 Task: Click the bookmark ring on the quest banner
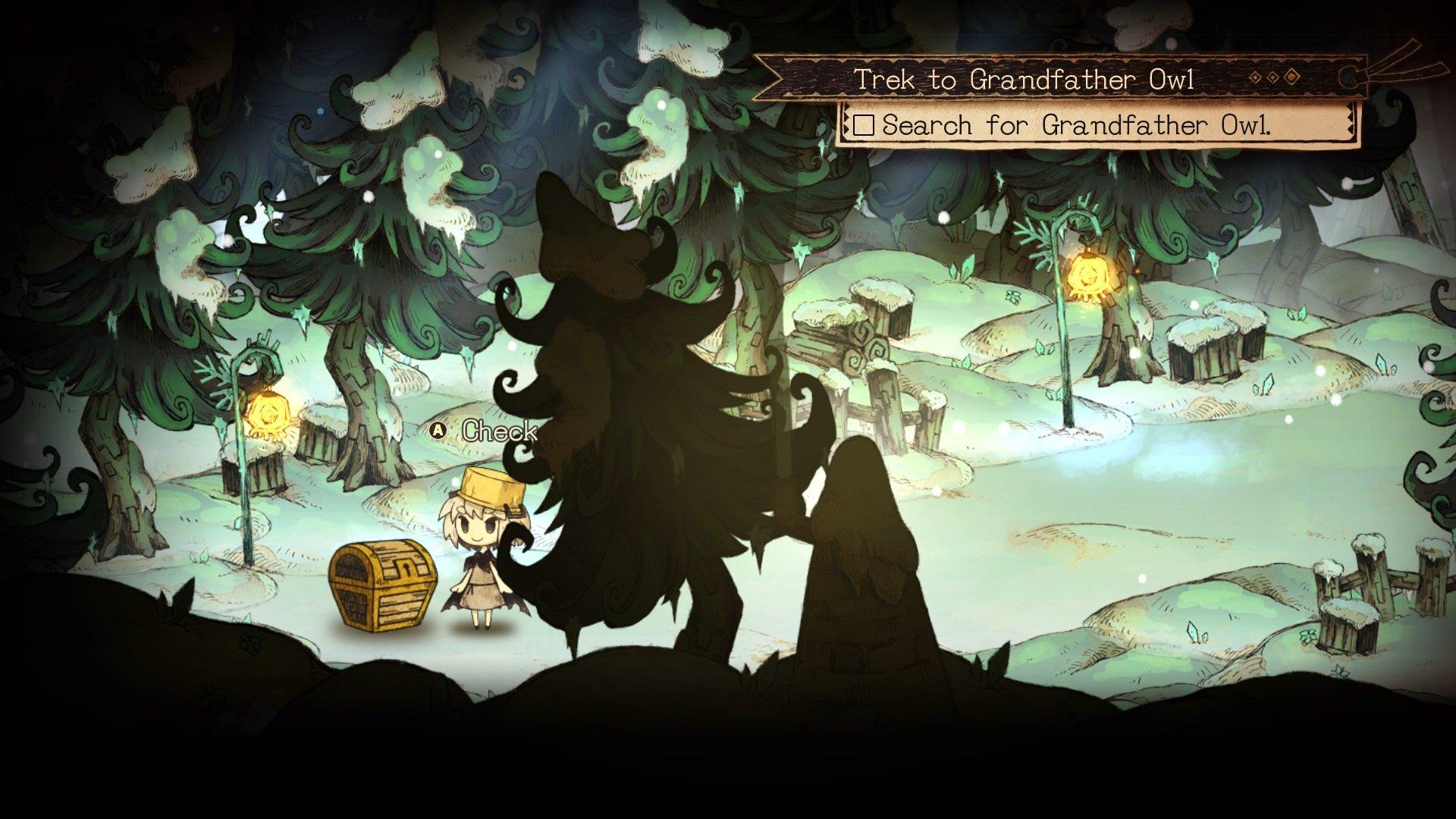[x=1348, y=77]
